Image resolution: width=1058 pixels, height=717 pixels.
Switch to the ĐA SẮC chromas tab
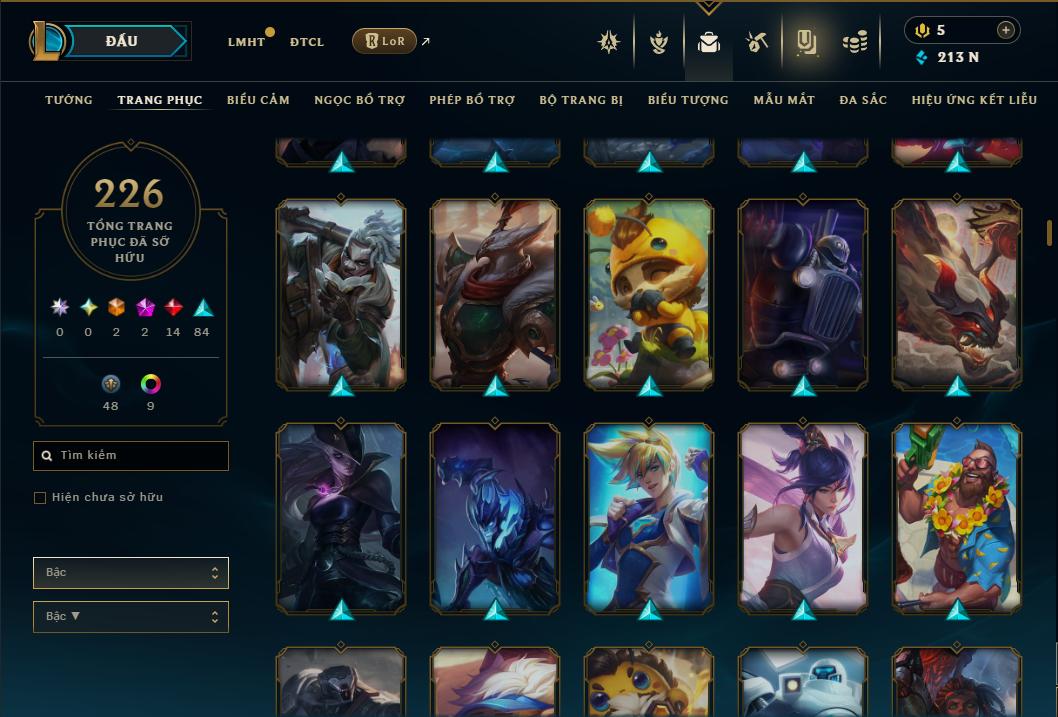click(863, 100)
